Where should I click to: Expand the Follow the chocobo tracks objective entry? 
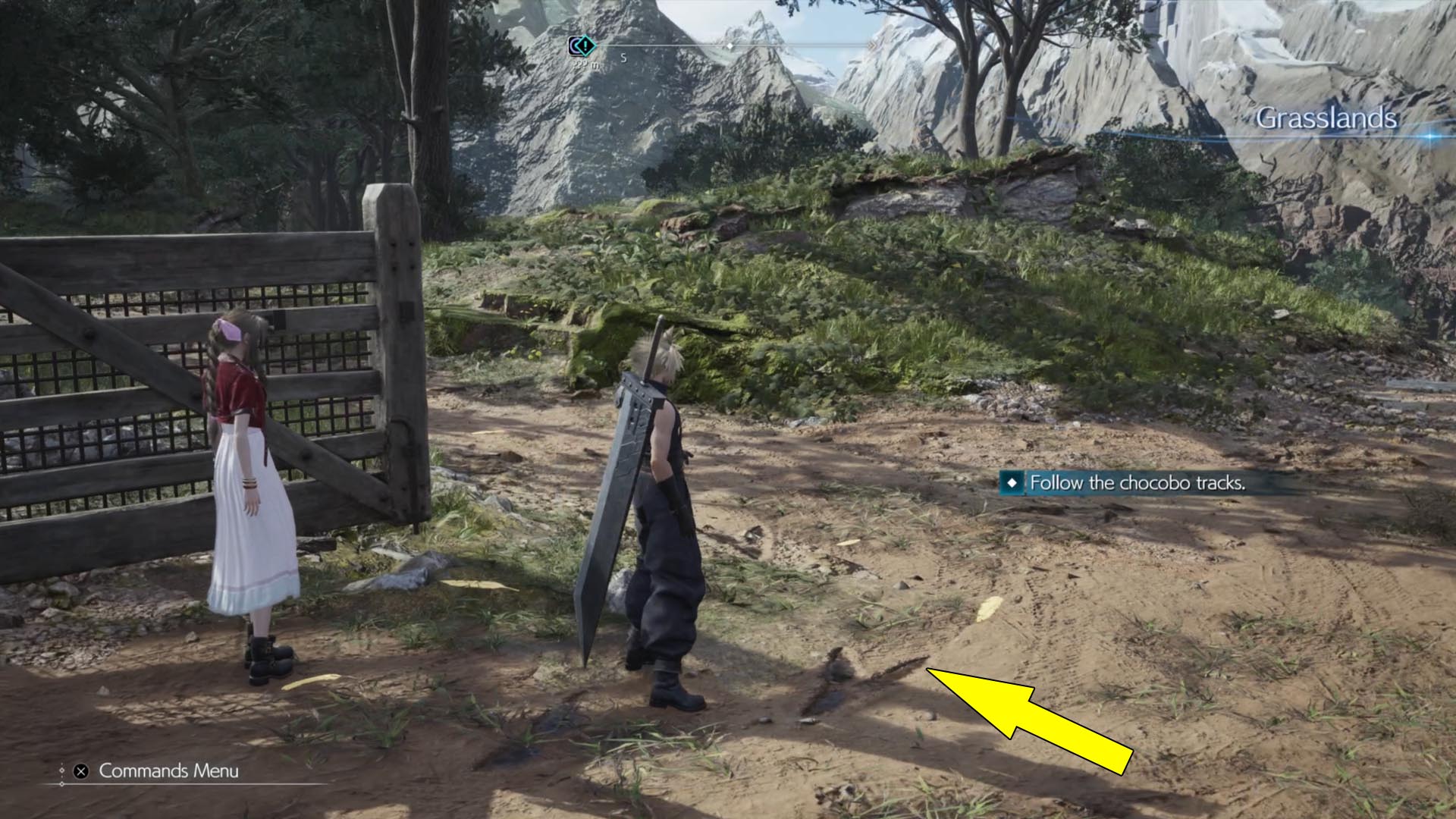pyautogui.click(x=1130, y=481)
